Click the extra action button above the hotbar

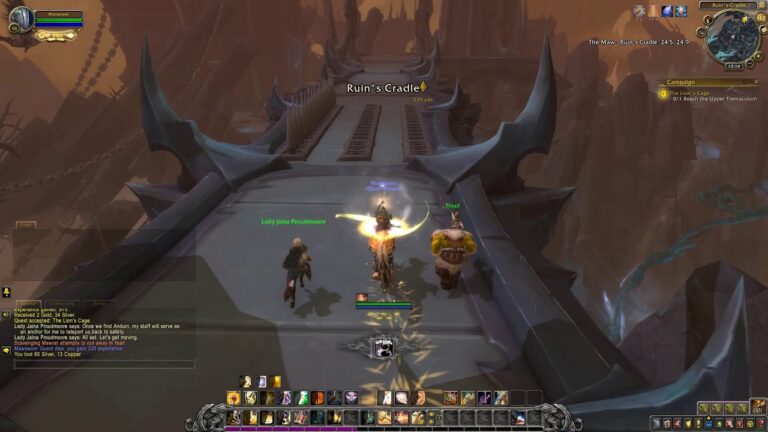(x=384, y=348)
